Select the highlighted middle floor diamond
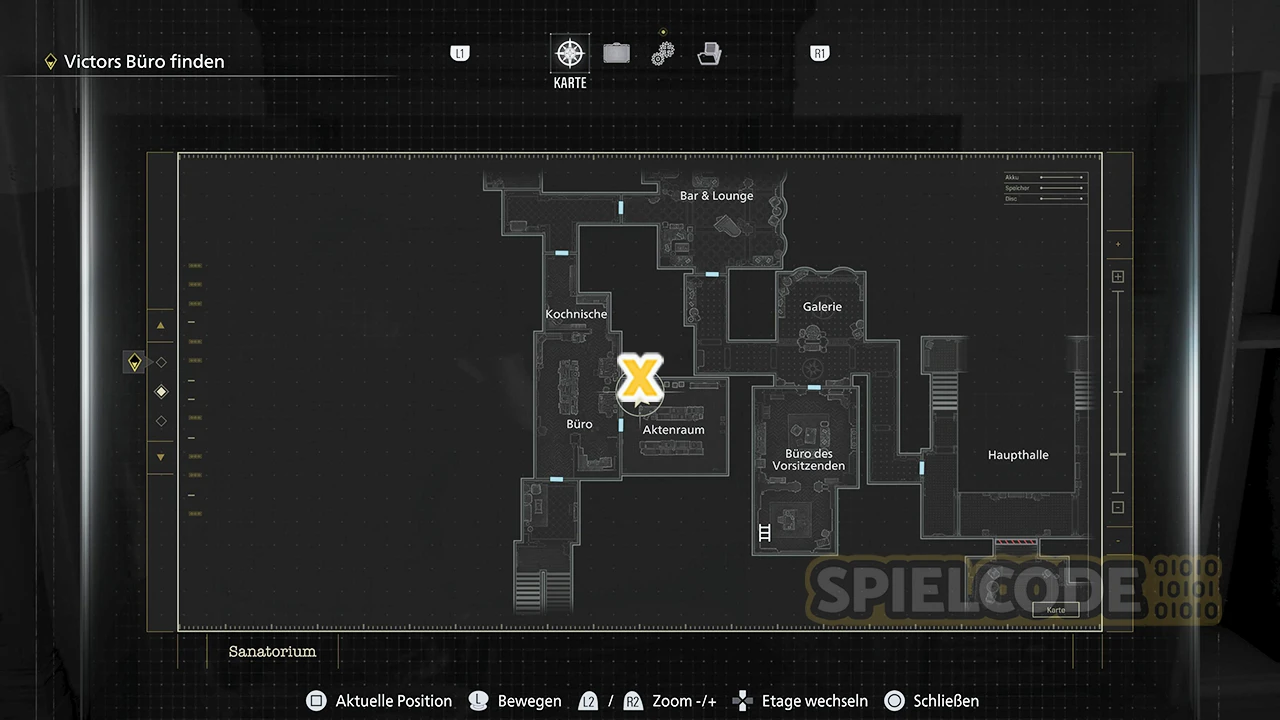 (x=161, y=392)
